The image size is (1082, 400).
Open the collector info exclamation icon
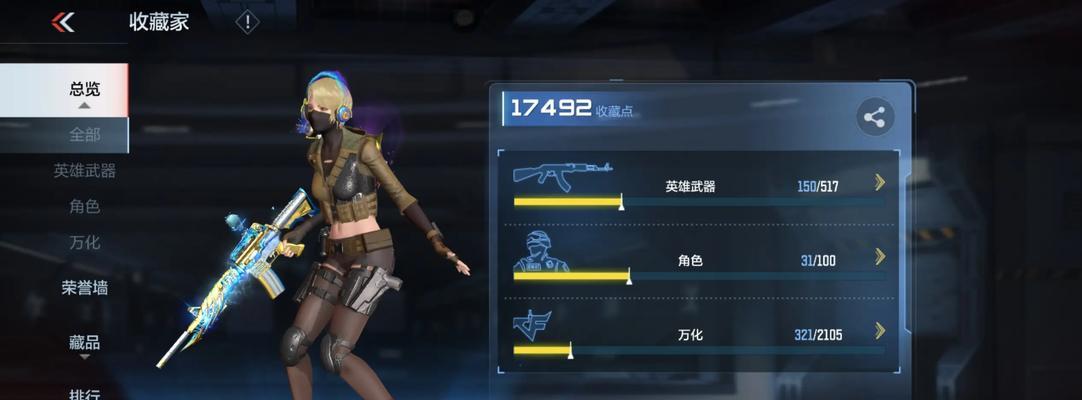coord(247,22)
